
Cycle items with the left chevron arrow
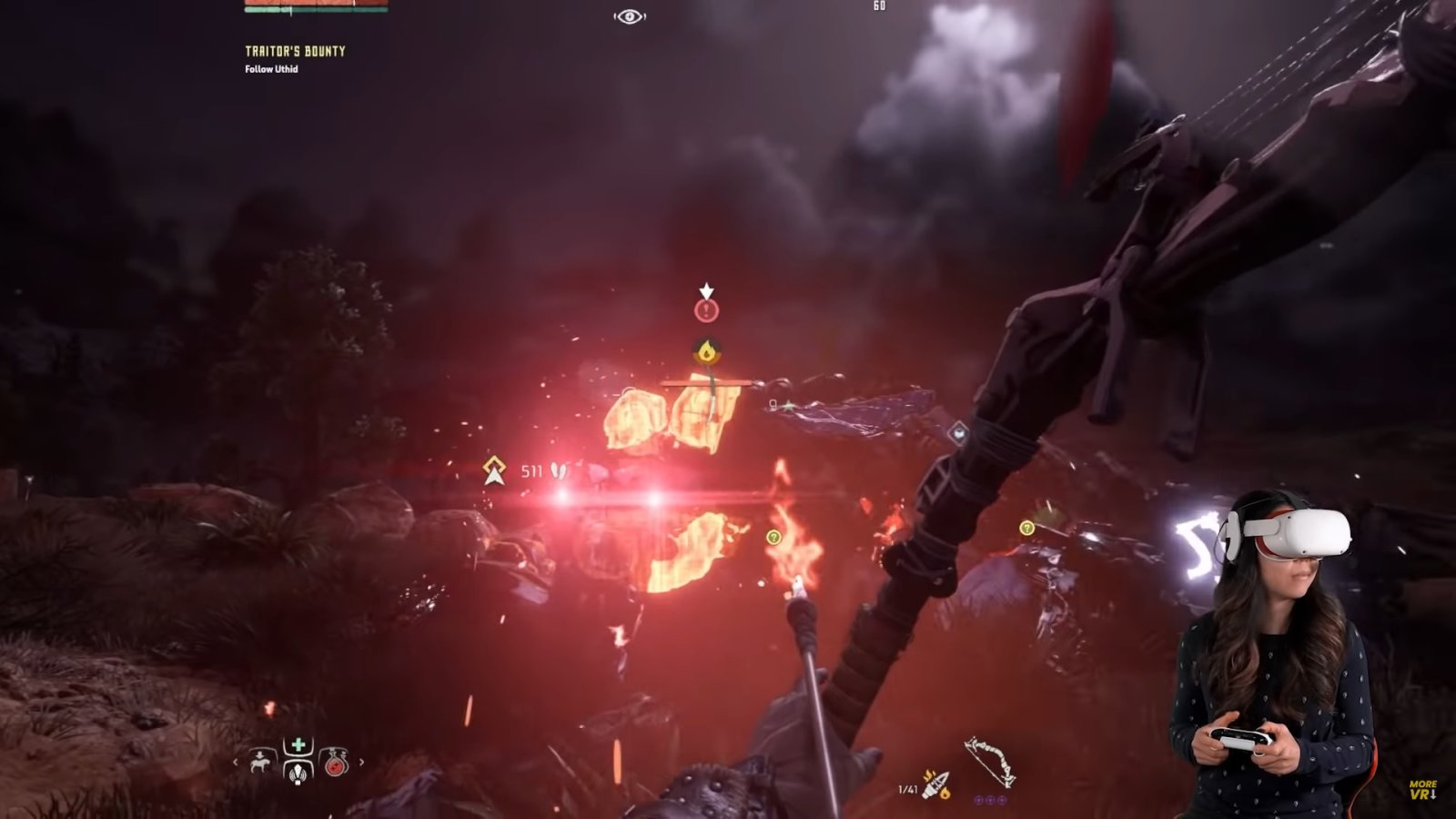point(236,762)
